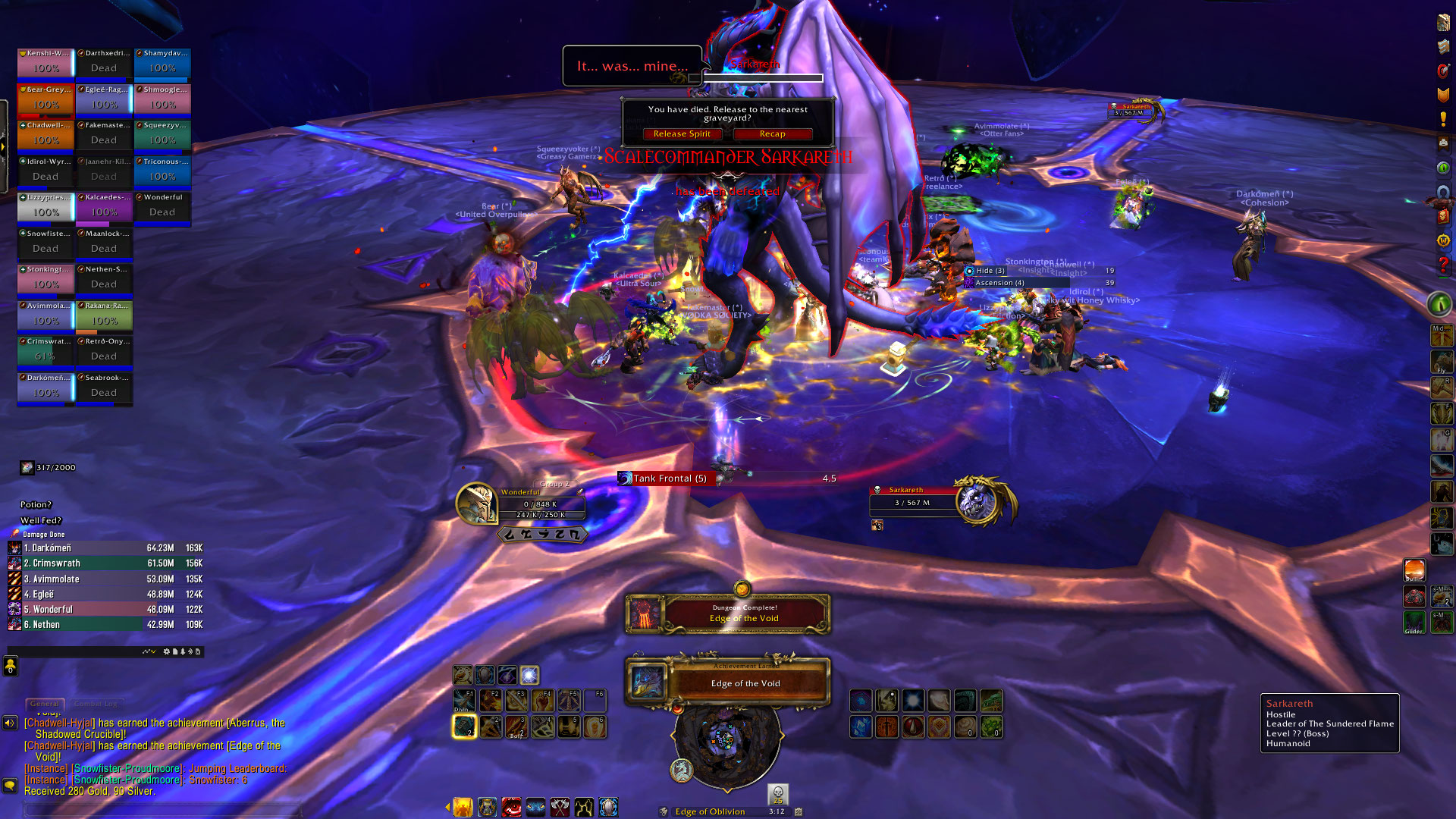This screenshot has height=819, width=1456.
Task: Activate the crossed axes stance icon
Action: [x=560, y=808]
